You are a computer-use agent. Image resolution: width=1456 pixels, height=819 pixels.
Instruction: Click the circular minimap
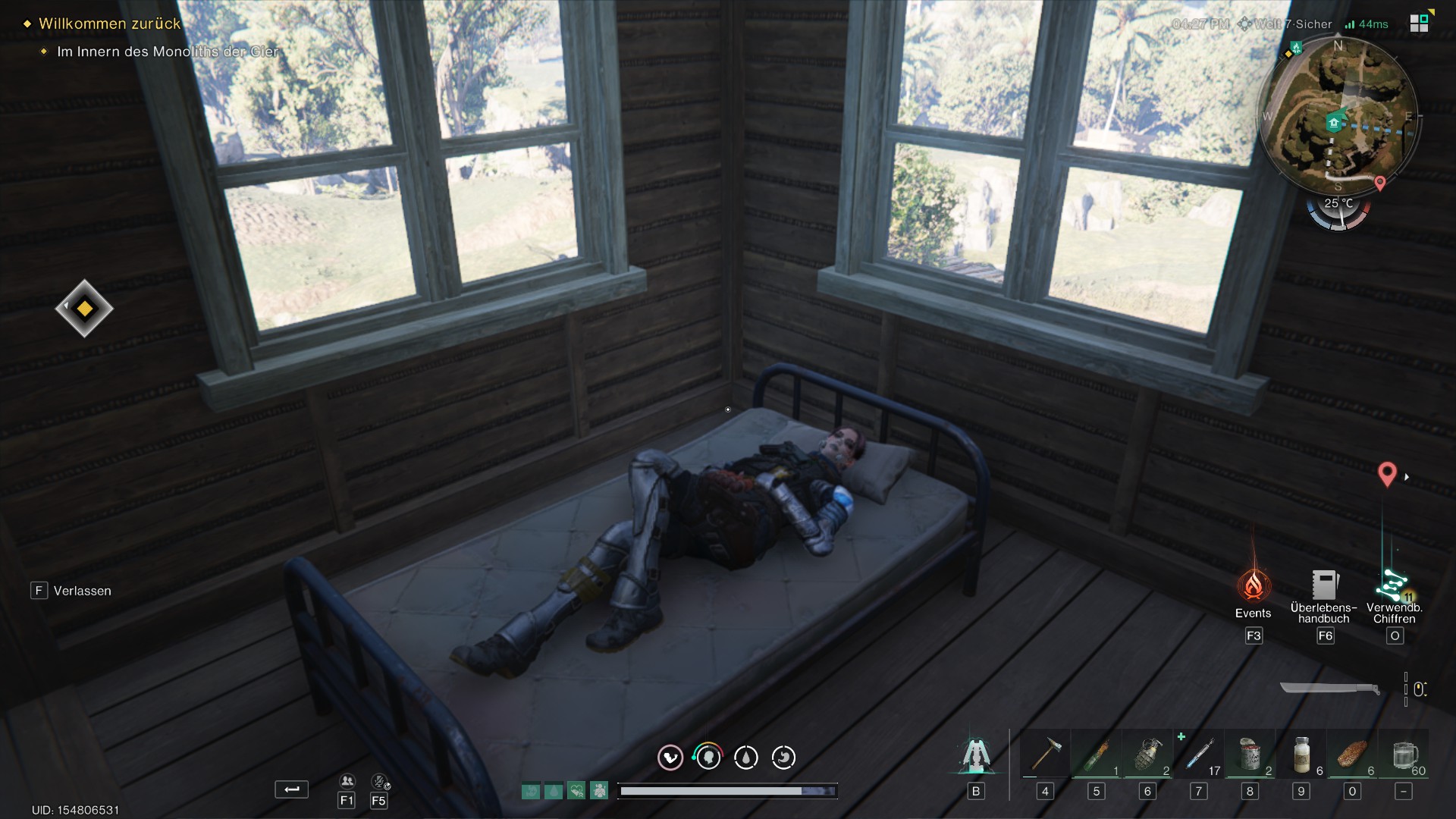pos(1338,115)
